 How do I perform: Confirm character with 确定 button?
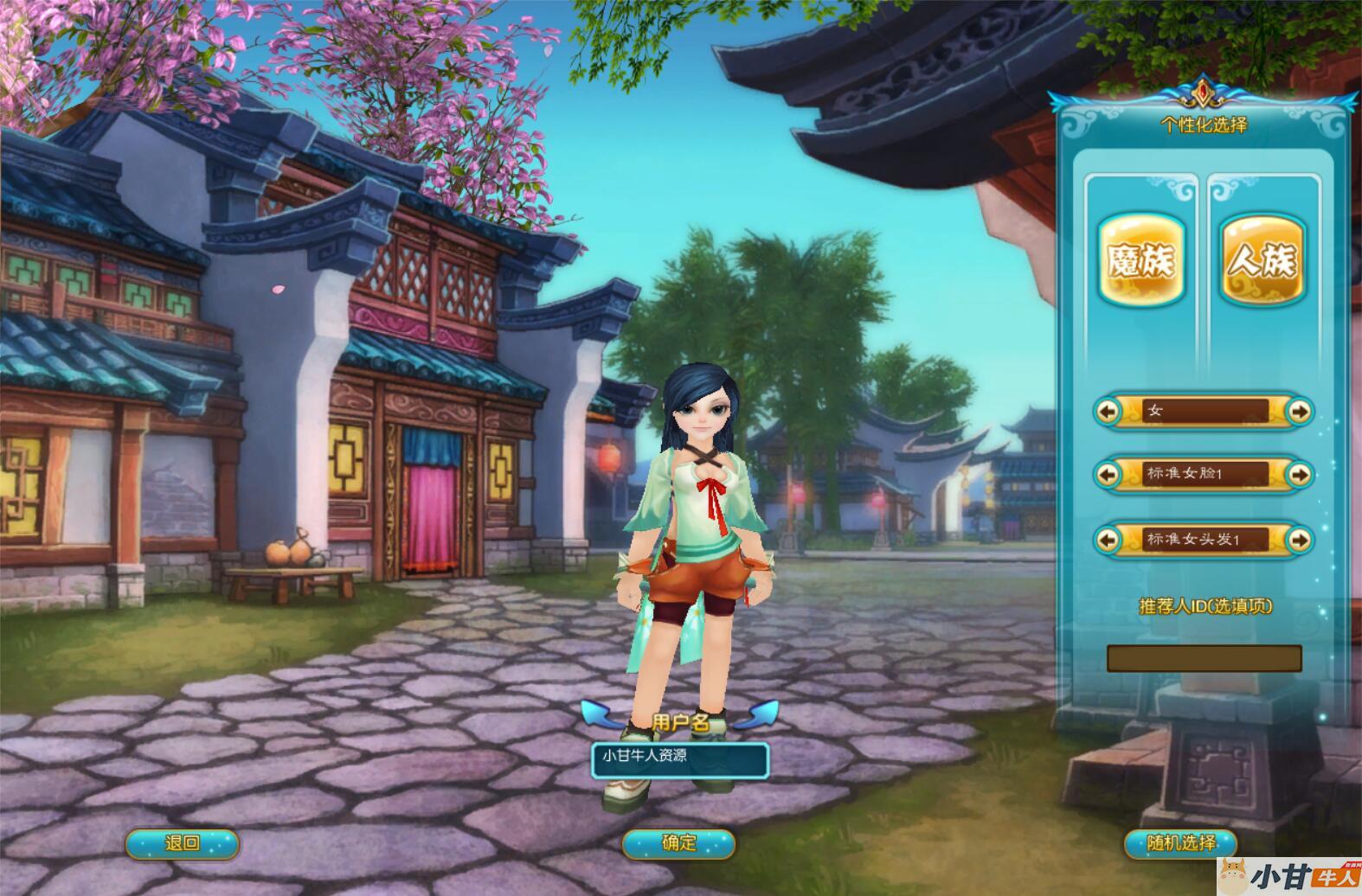[678, 843]
